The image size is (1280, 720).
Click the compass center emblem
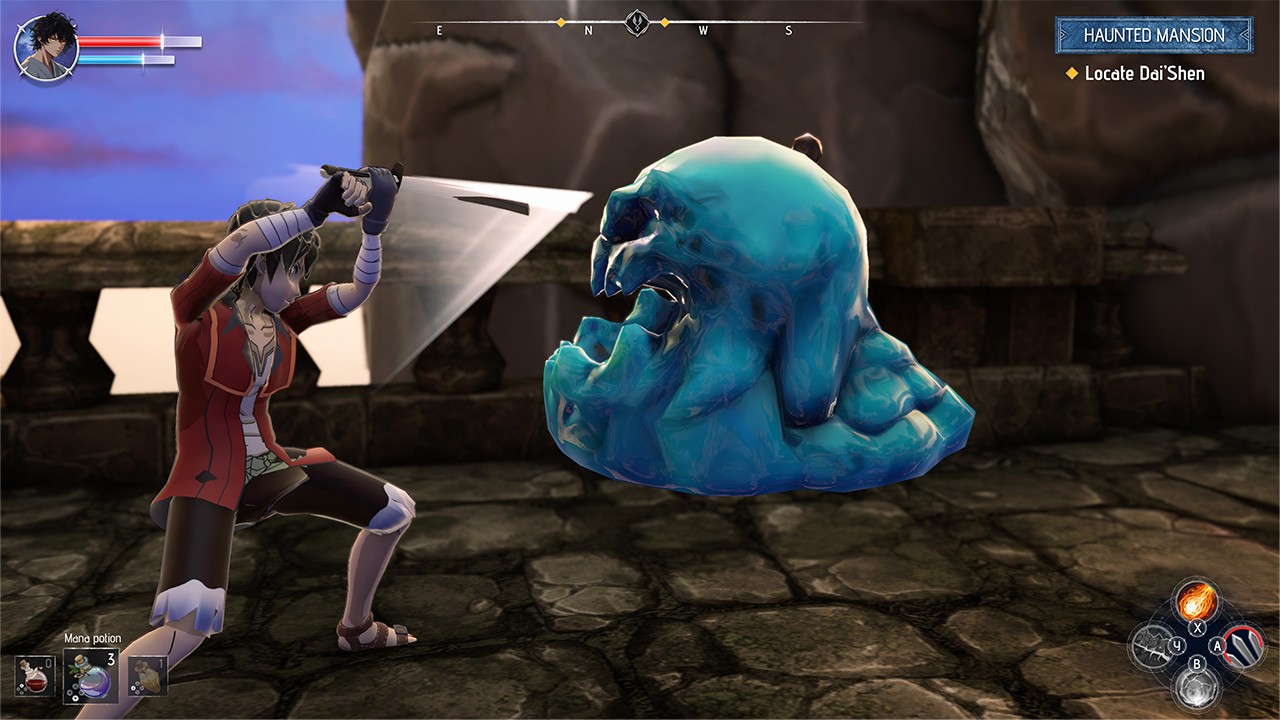(x=637, y=22)
